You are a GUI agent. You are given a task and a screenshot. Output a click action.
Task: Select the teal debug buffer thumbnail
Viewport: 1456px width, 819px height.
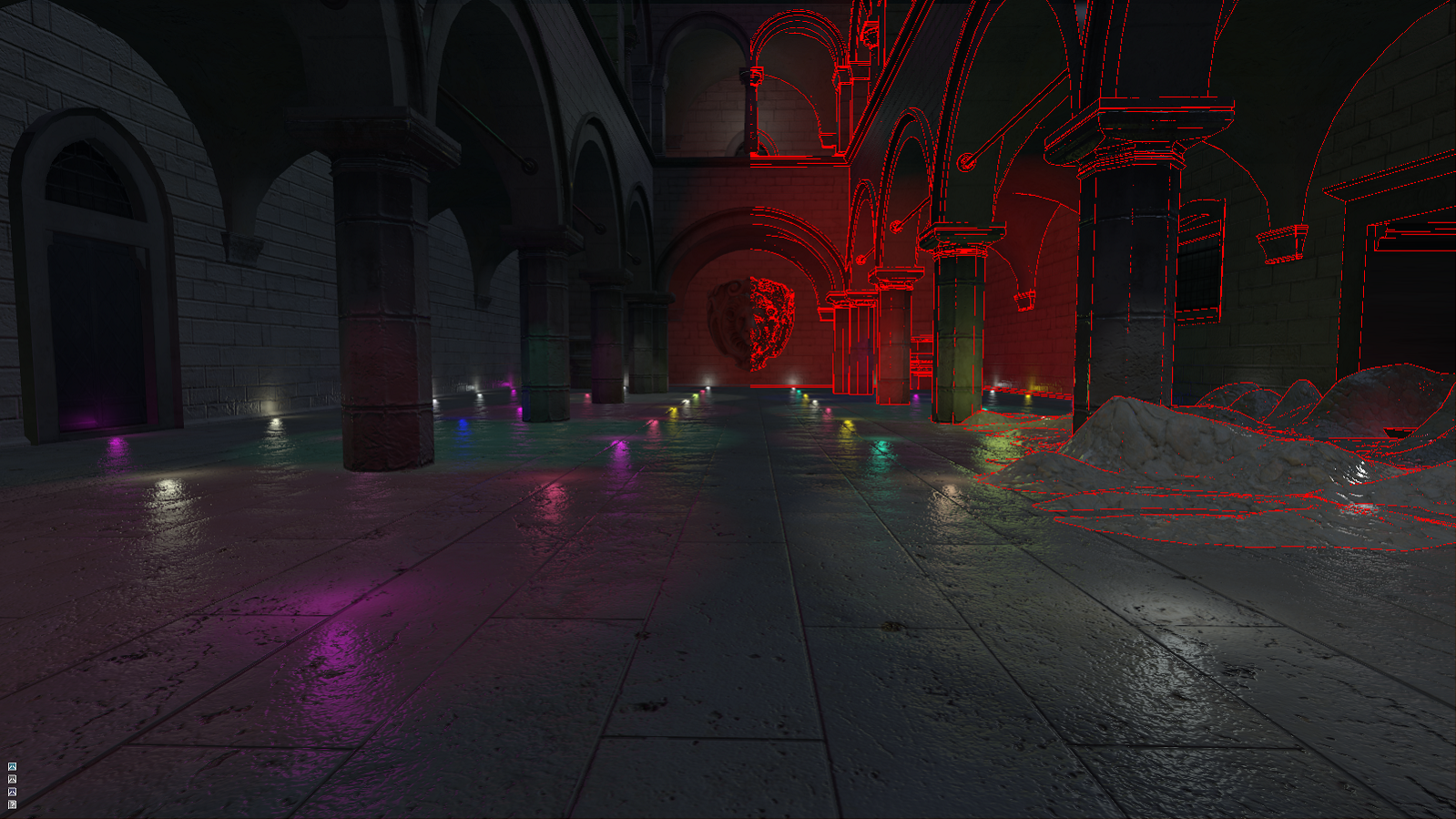12,766
